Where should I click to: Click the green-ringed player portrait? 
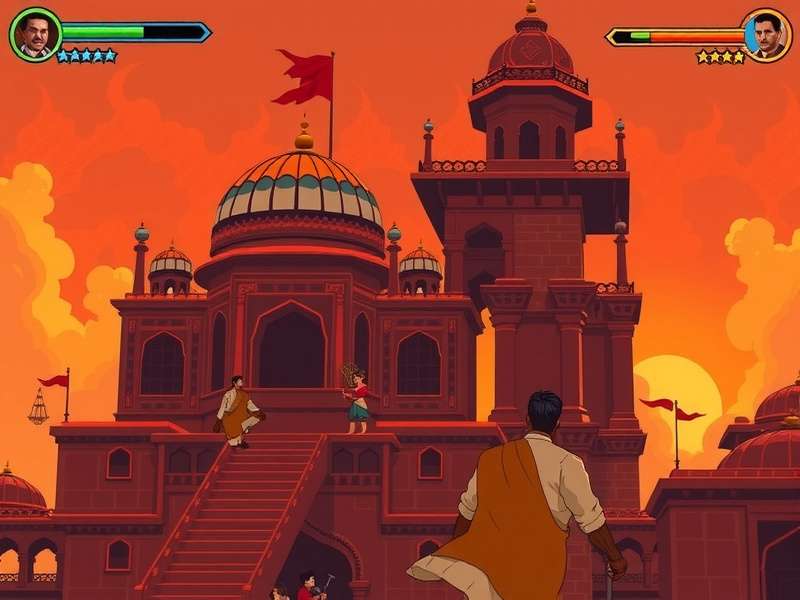click(35, 35)
